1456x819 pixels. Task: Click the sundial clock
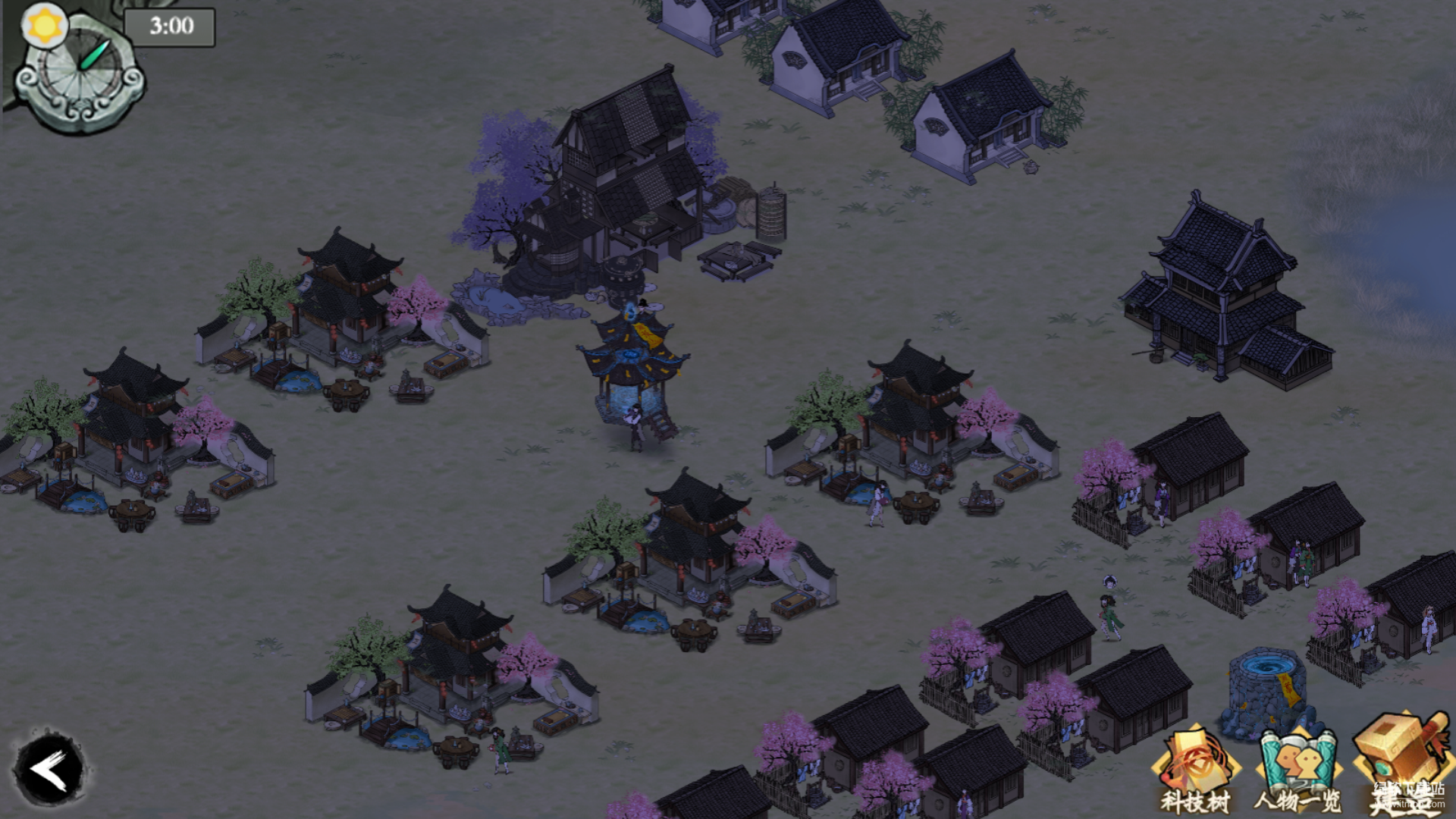[x=80, y=74]
